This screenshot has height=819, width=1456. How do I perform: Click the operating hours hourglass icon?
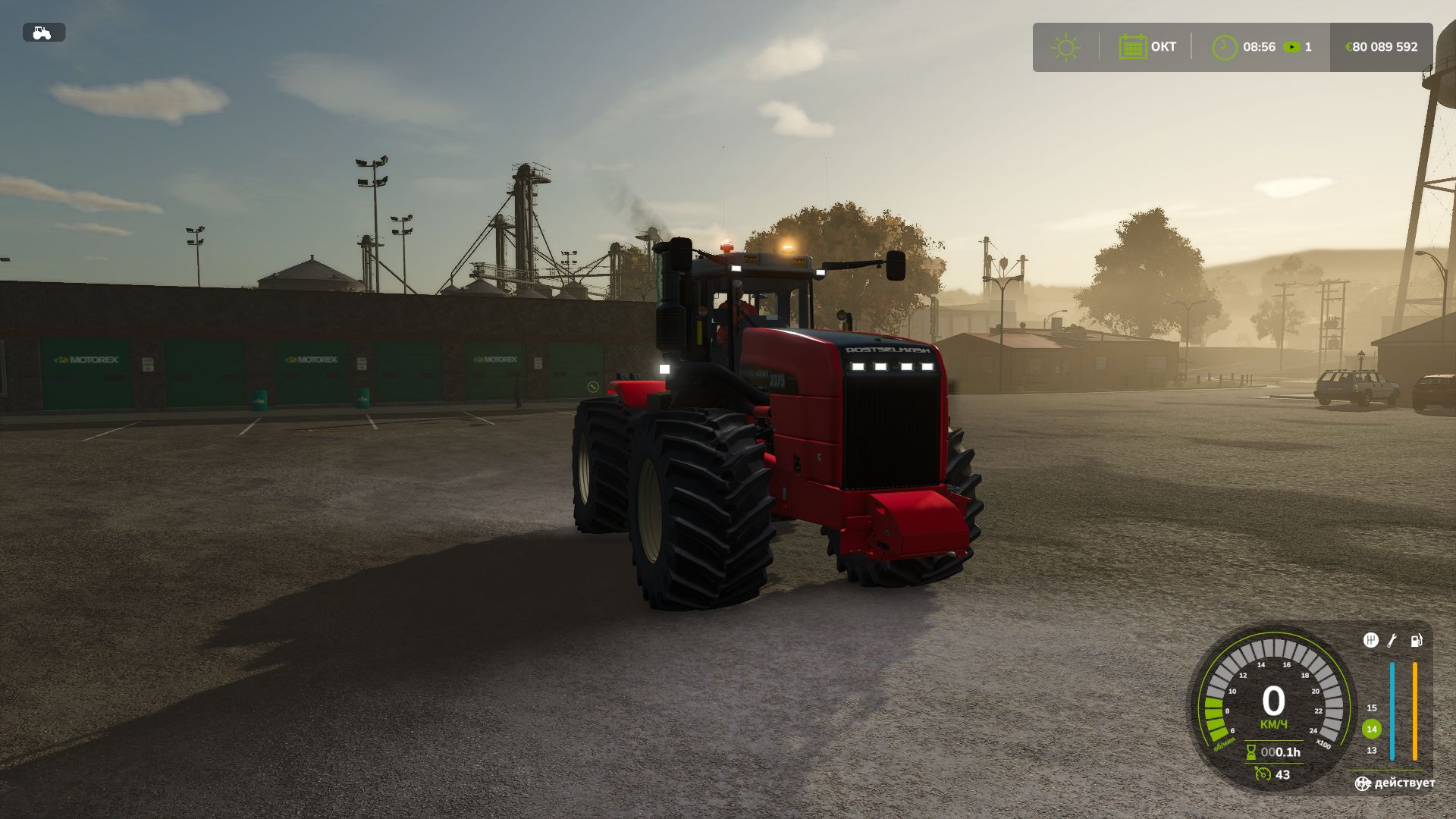coord(1251,752)
